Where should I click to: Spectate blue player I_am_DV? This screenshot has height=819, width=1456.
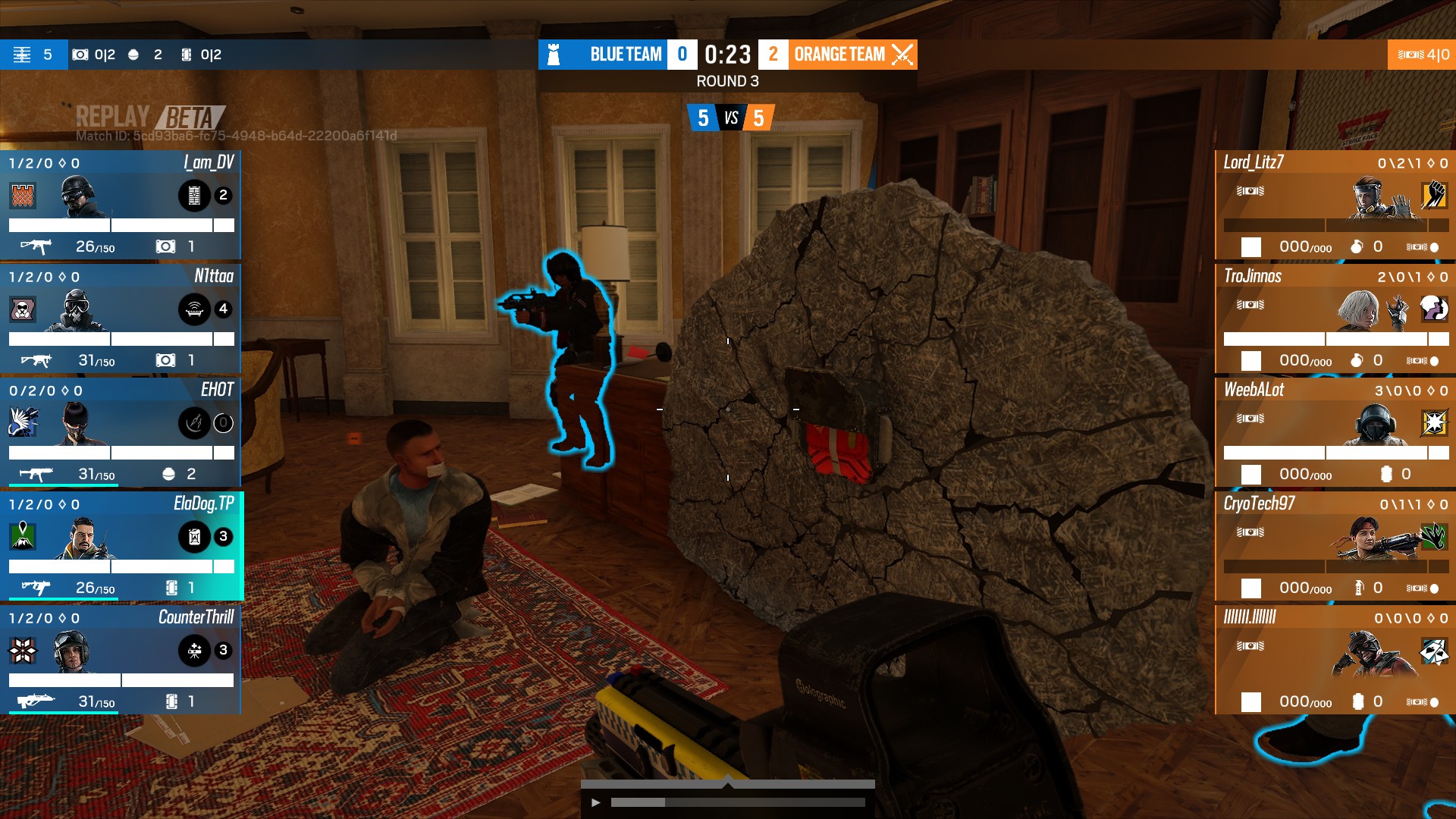[121, 205]
